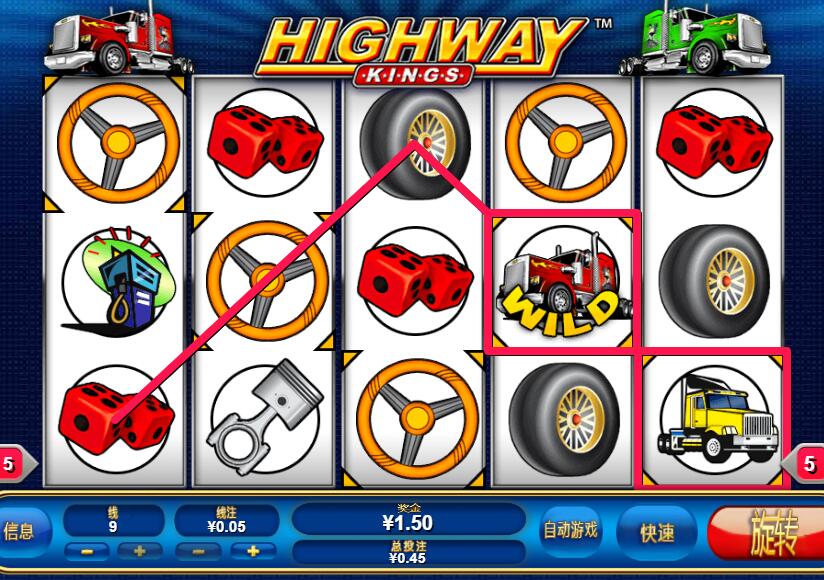824x580 pixels.
Task: Spin the reels with the red 旋转 button
Action: click(x=767, y=534)
